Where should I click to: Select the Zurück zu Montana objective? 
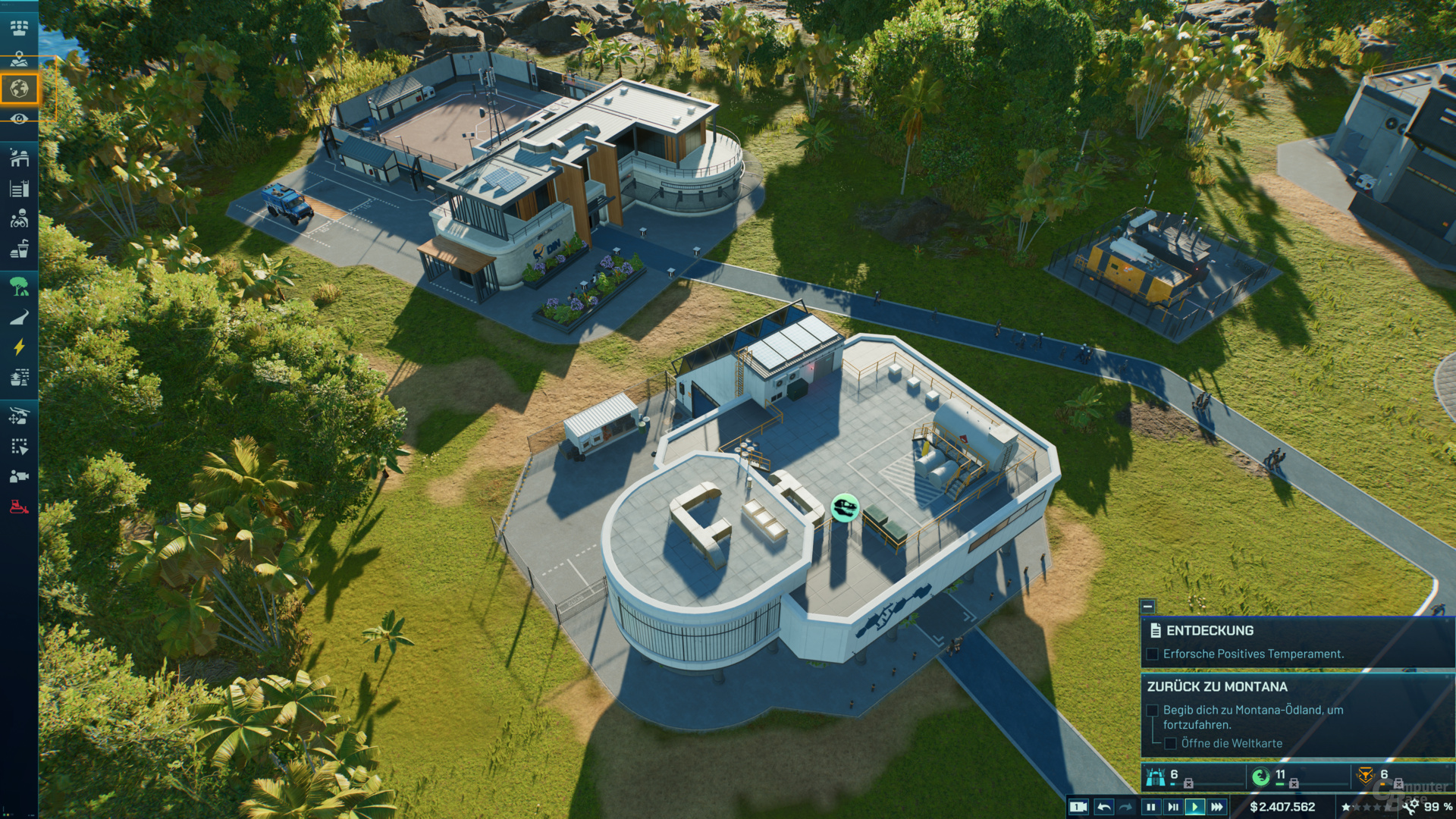[1216, 686]
